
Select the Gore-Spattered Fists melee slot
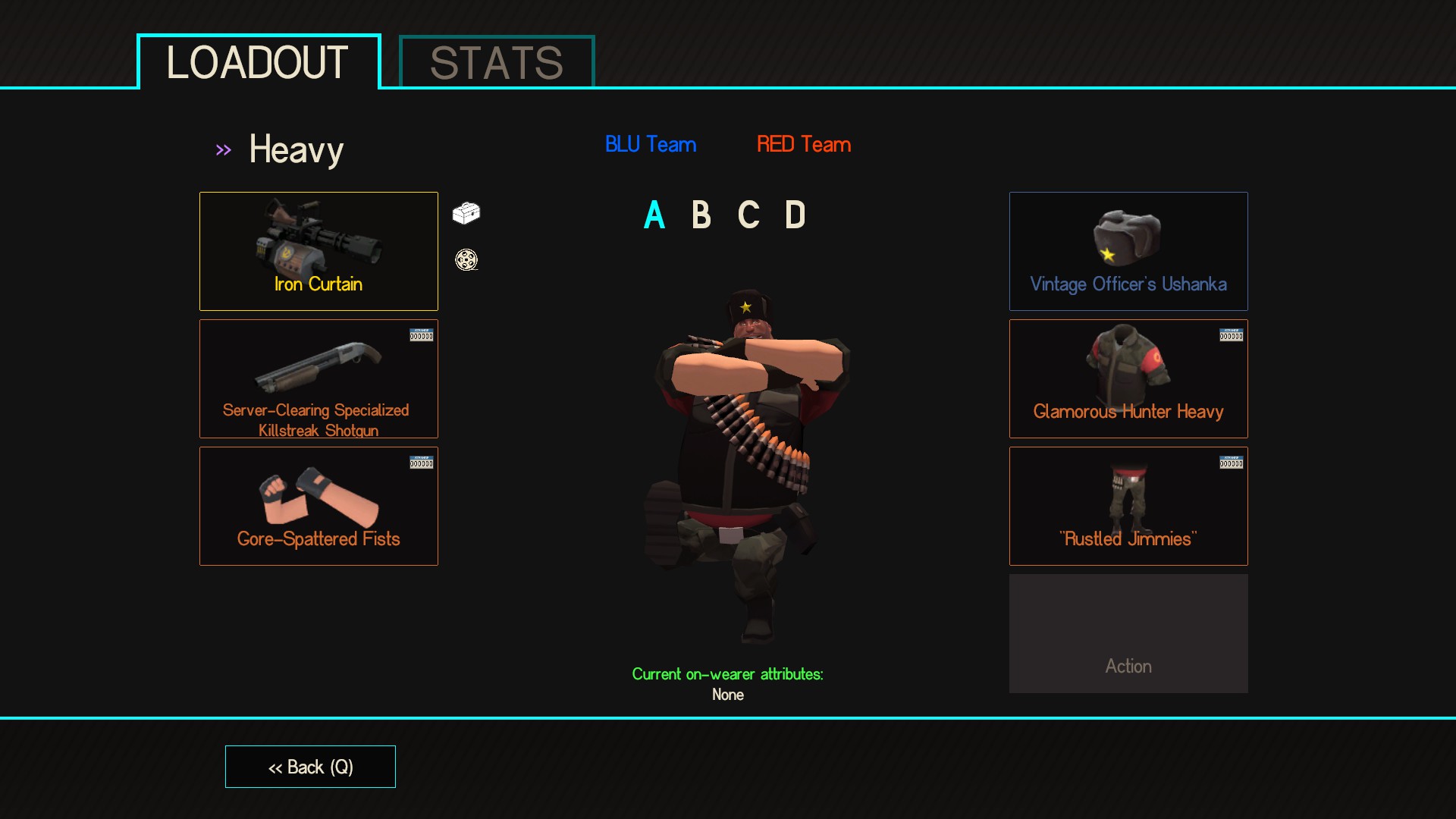pyautogui.click(x=318, y=506)
